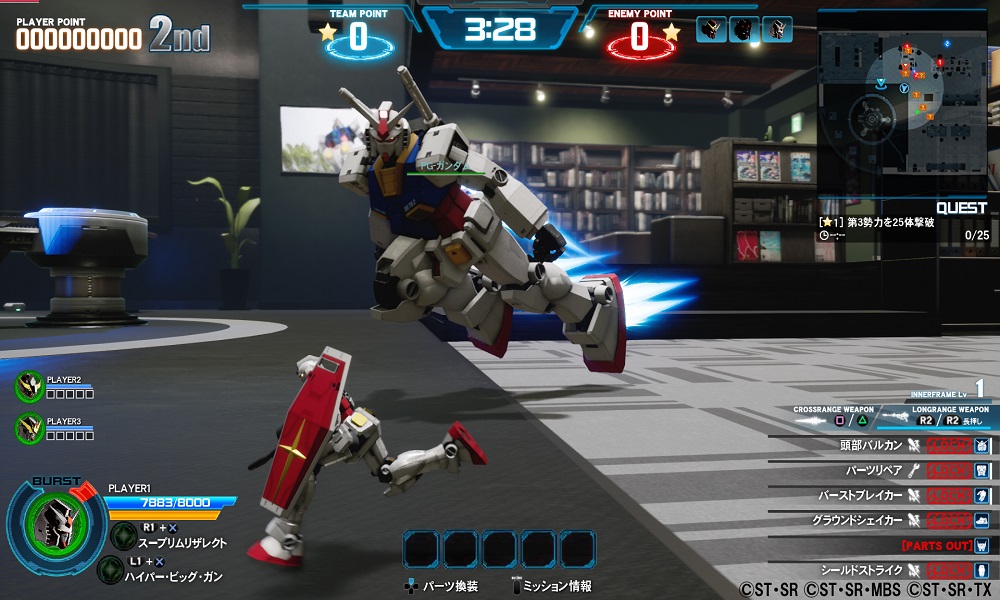The image size is (1000, 600).
Task: Select the パーツリペア repair skill row
Action: click(880, 470)
